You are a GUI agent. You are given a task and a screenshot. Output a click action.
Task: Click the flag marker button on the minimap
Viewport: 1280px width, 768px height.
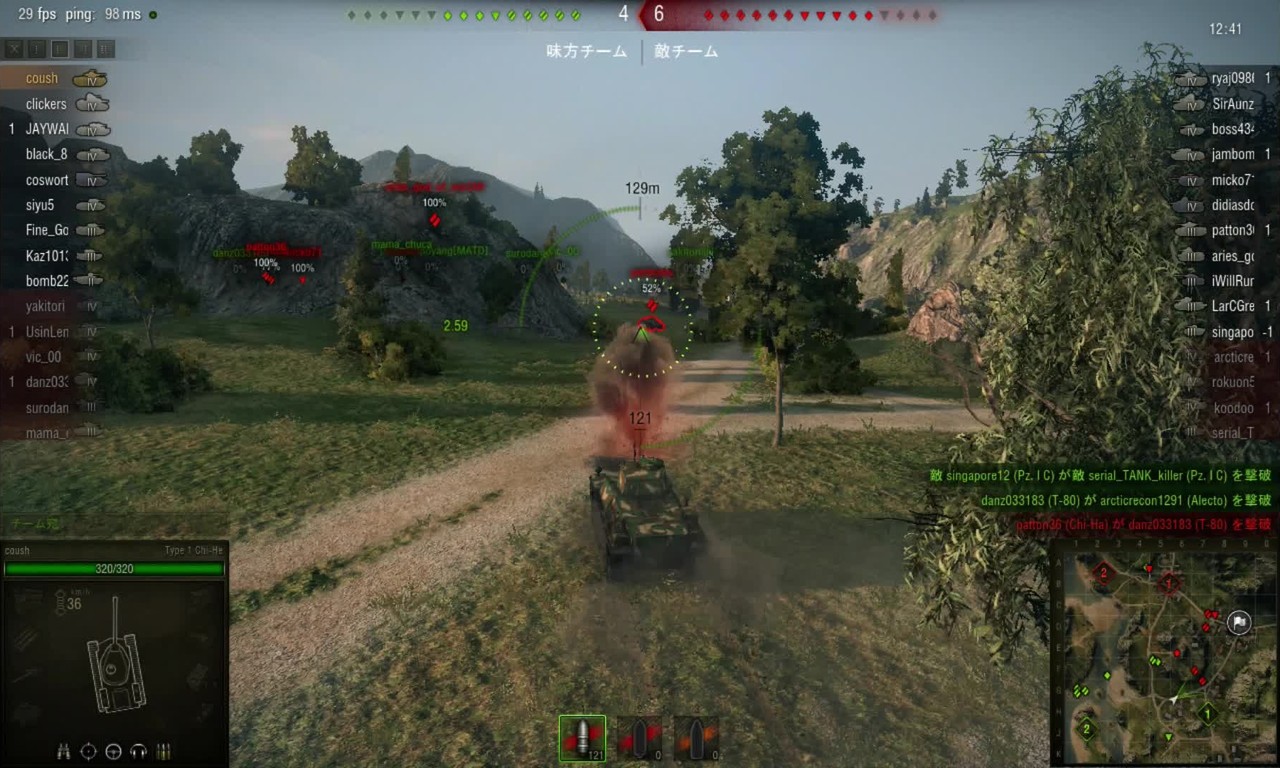[x=1239, y=622]
